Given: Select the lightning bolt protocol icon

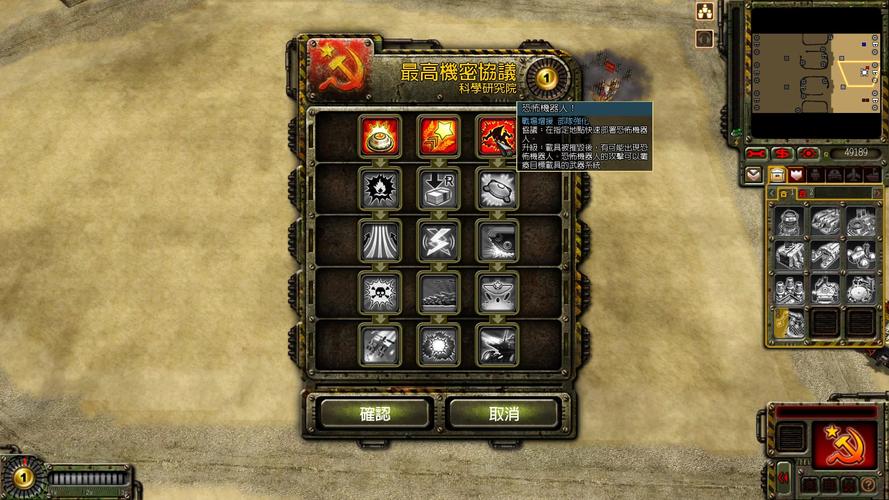Looking at the screenshot, I should coord(438,240).
